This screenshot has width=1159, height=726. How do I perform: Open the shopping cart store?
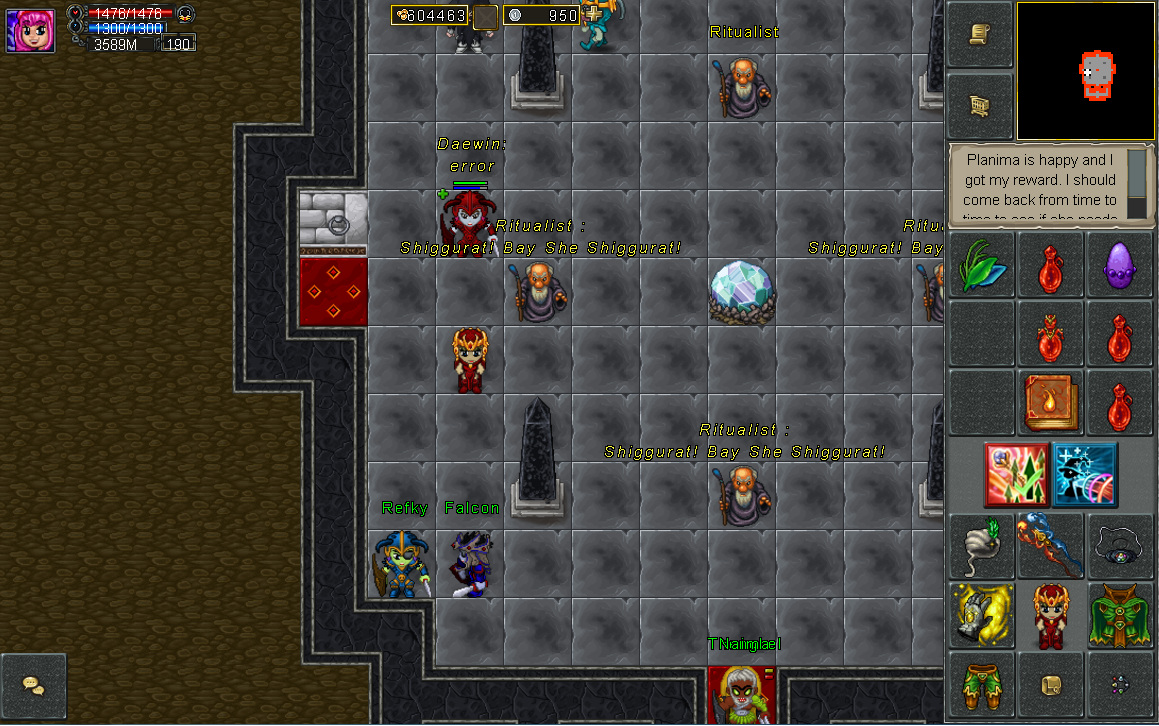(979, 105)
